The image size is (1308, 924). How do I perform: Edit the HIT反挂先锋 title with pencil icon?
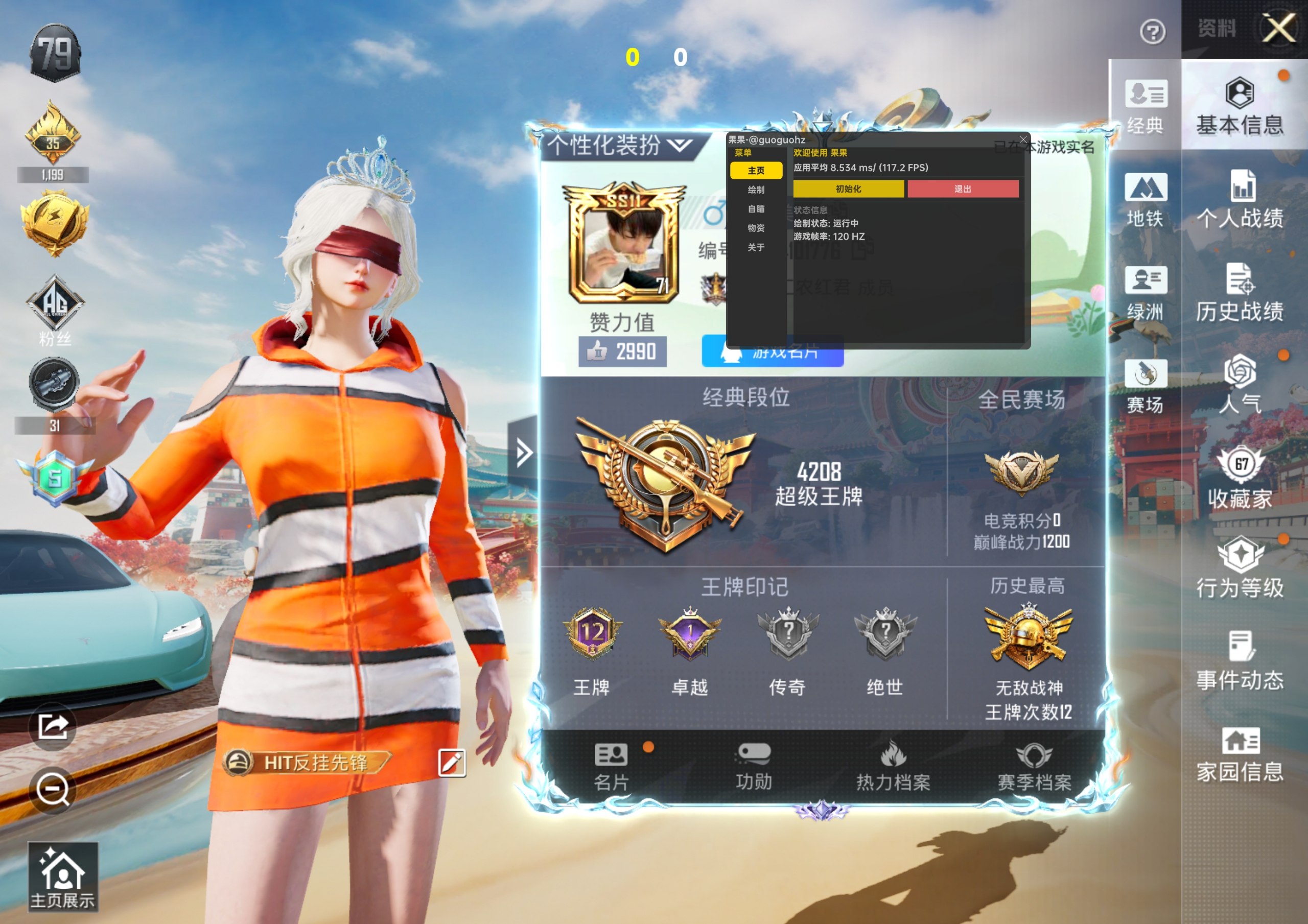point(452,763)
